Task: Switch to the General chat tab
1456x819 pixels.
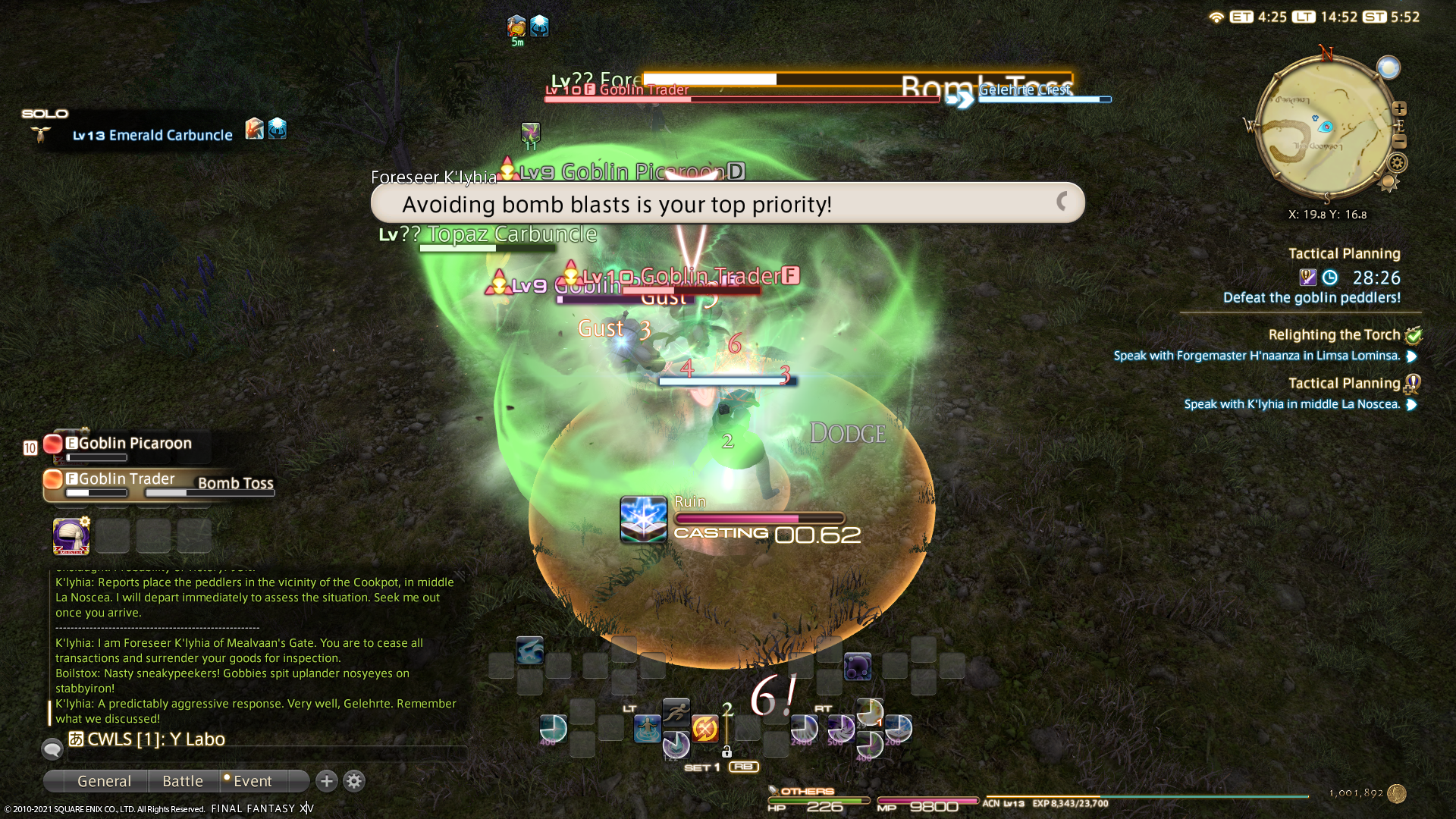Action: tap(104, 781)
